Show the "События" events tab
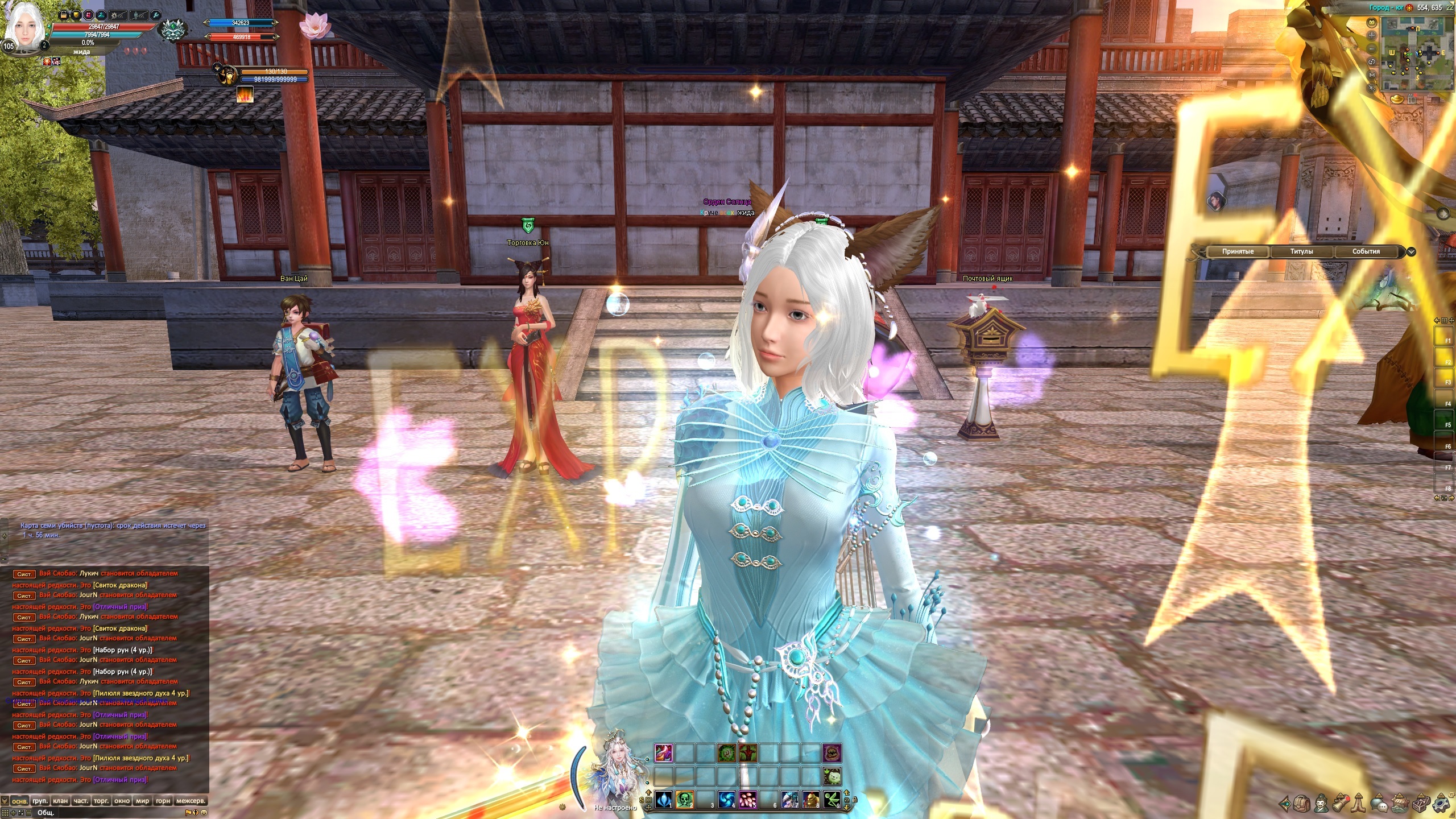This screenshot has width=1456, height=819. point(1366,251)
